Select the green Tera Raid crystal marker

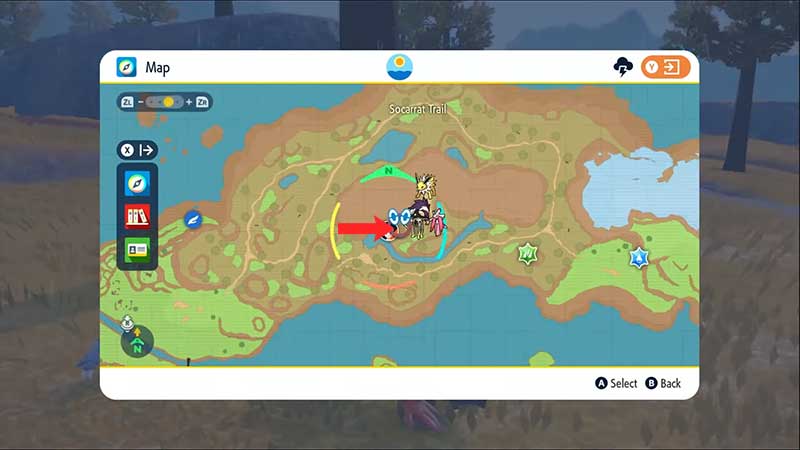(x=526, y=254)
